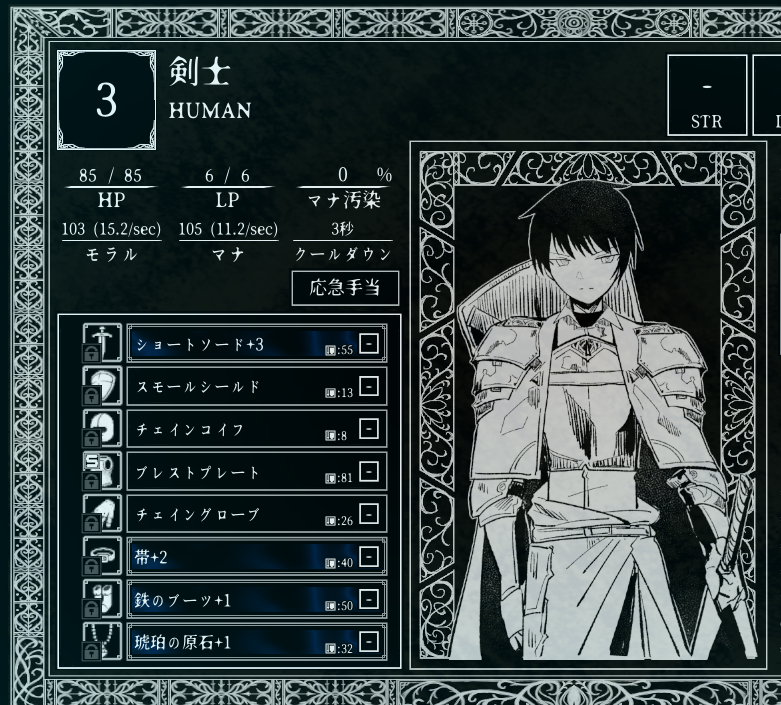
Task: Select the STR stat box
Action: coord(706,94)
